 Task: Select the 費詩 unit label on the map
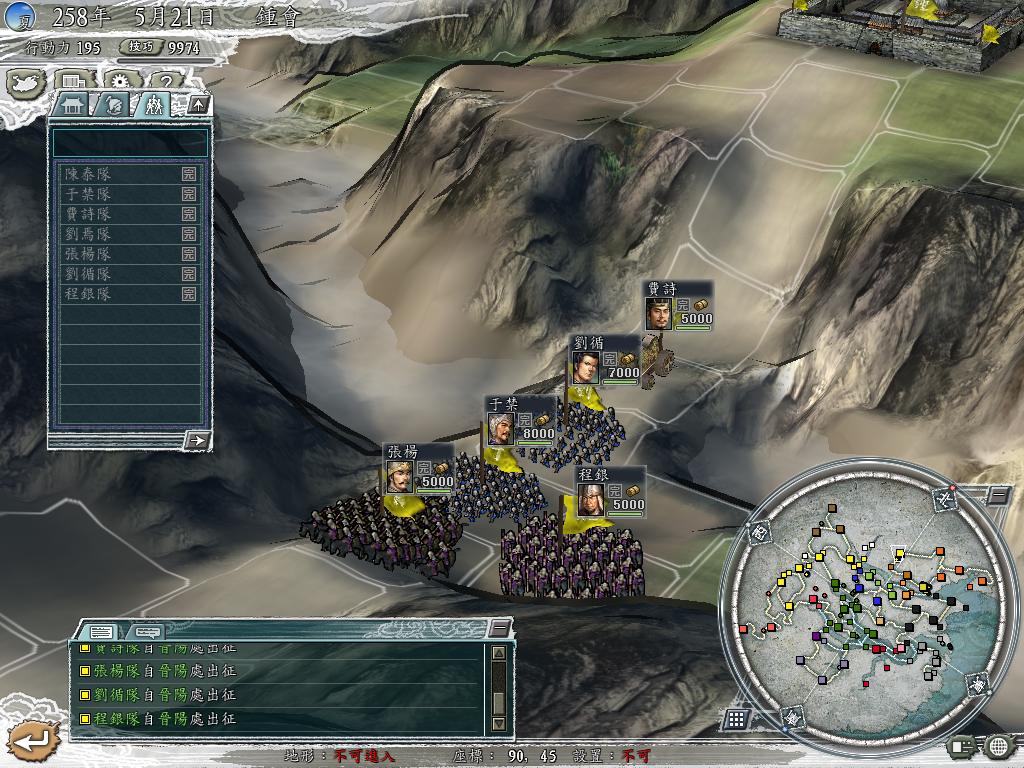click(678, 306)
